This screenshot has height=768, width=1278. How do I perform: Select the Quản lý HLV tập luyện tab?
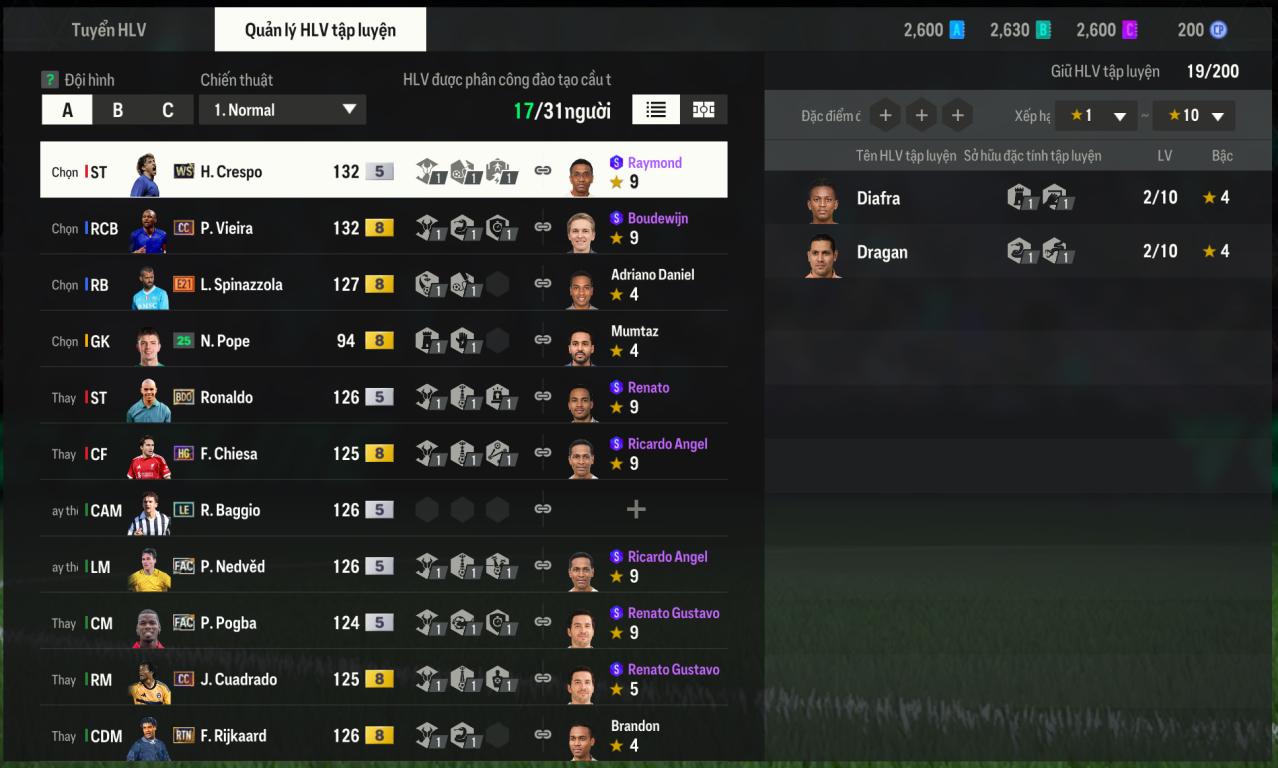point(320,30)
